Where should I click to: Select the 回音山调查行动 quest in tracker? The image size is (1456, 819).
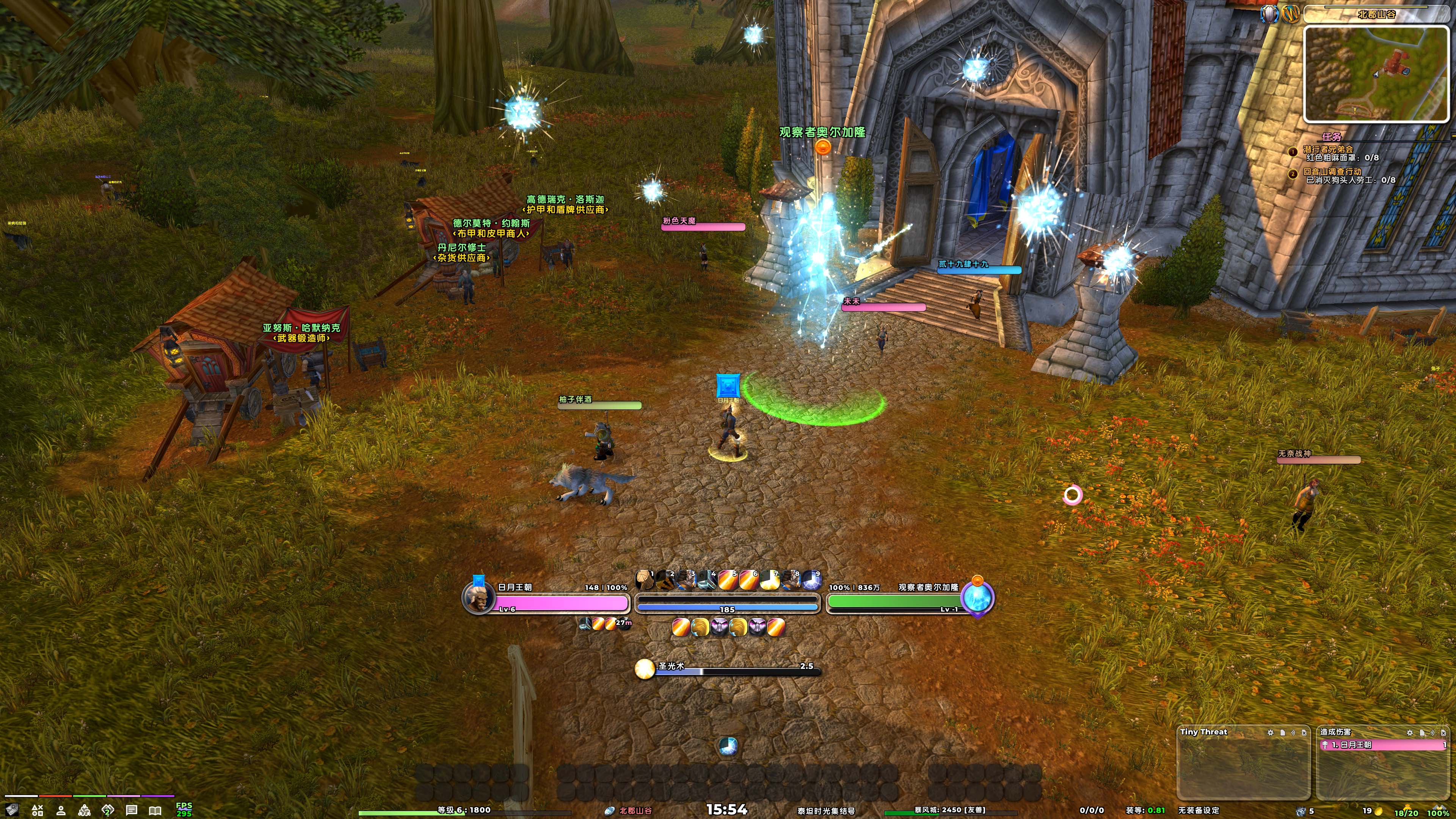[1332, 171]
